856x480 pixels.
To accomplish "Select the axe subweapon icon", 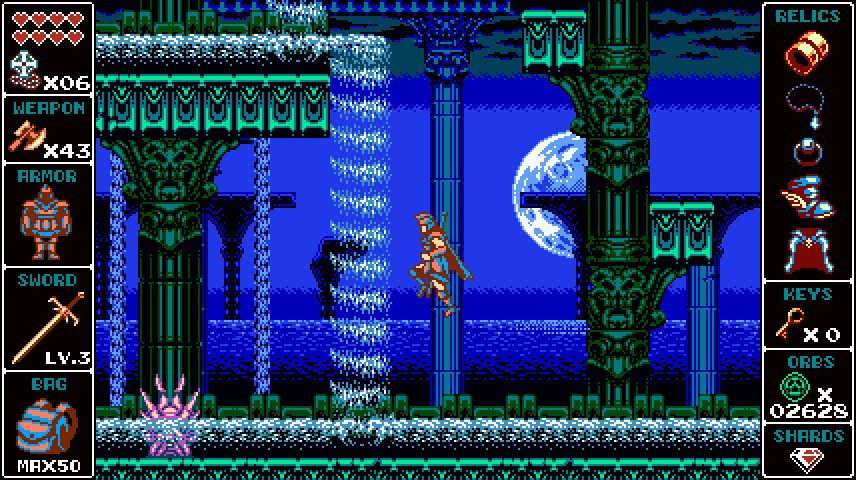I will point(28,137).
